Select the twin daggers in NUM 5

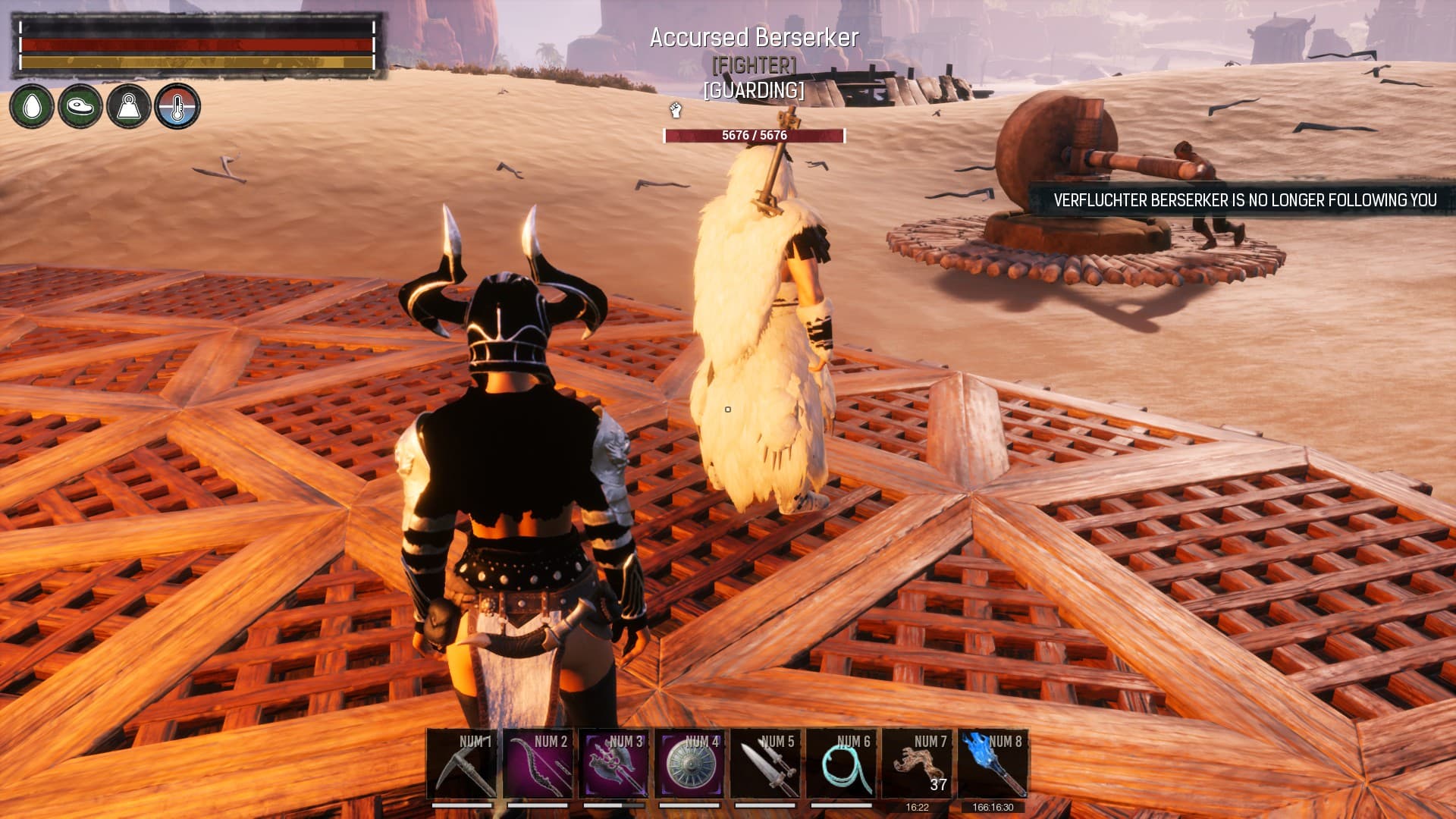click(x=766, y=763)
